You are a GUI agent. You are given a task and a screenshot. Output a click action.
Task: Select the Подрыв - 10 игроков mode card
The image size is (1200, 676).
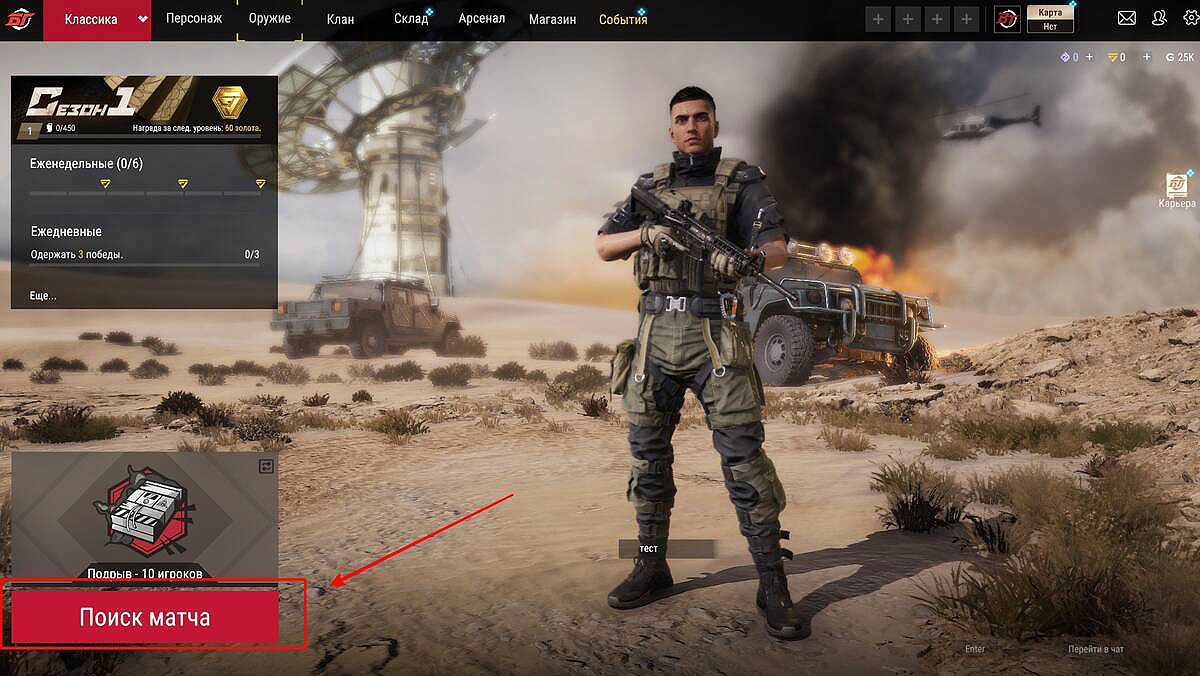[x=145, y=517]
